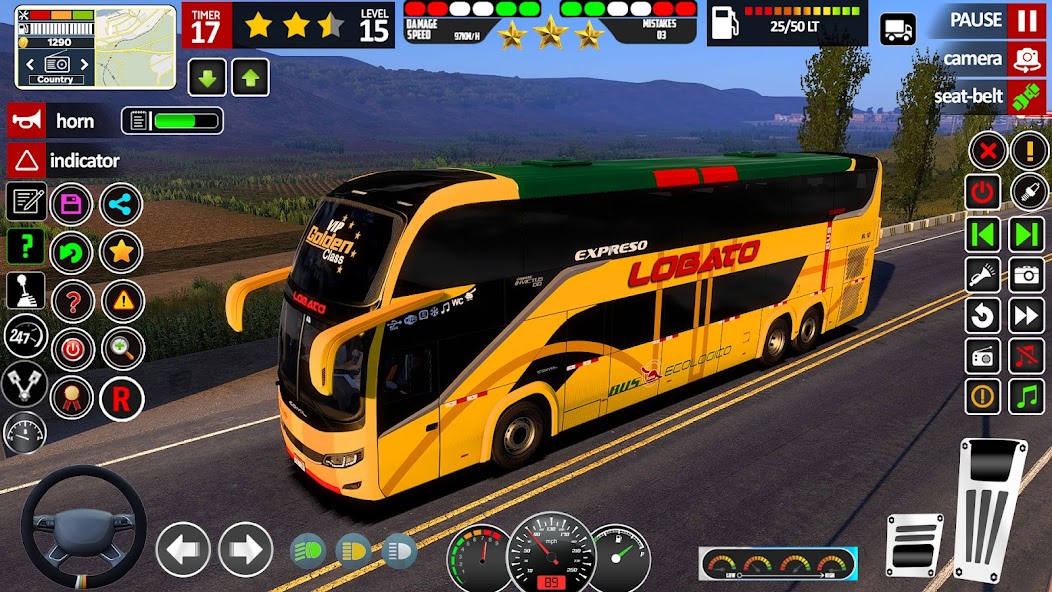This screenshot has width=1052, height=592.
Task: Click the steering wheel control
Action: pyautogui.click(x=83, y=526)
